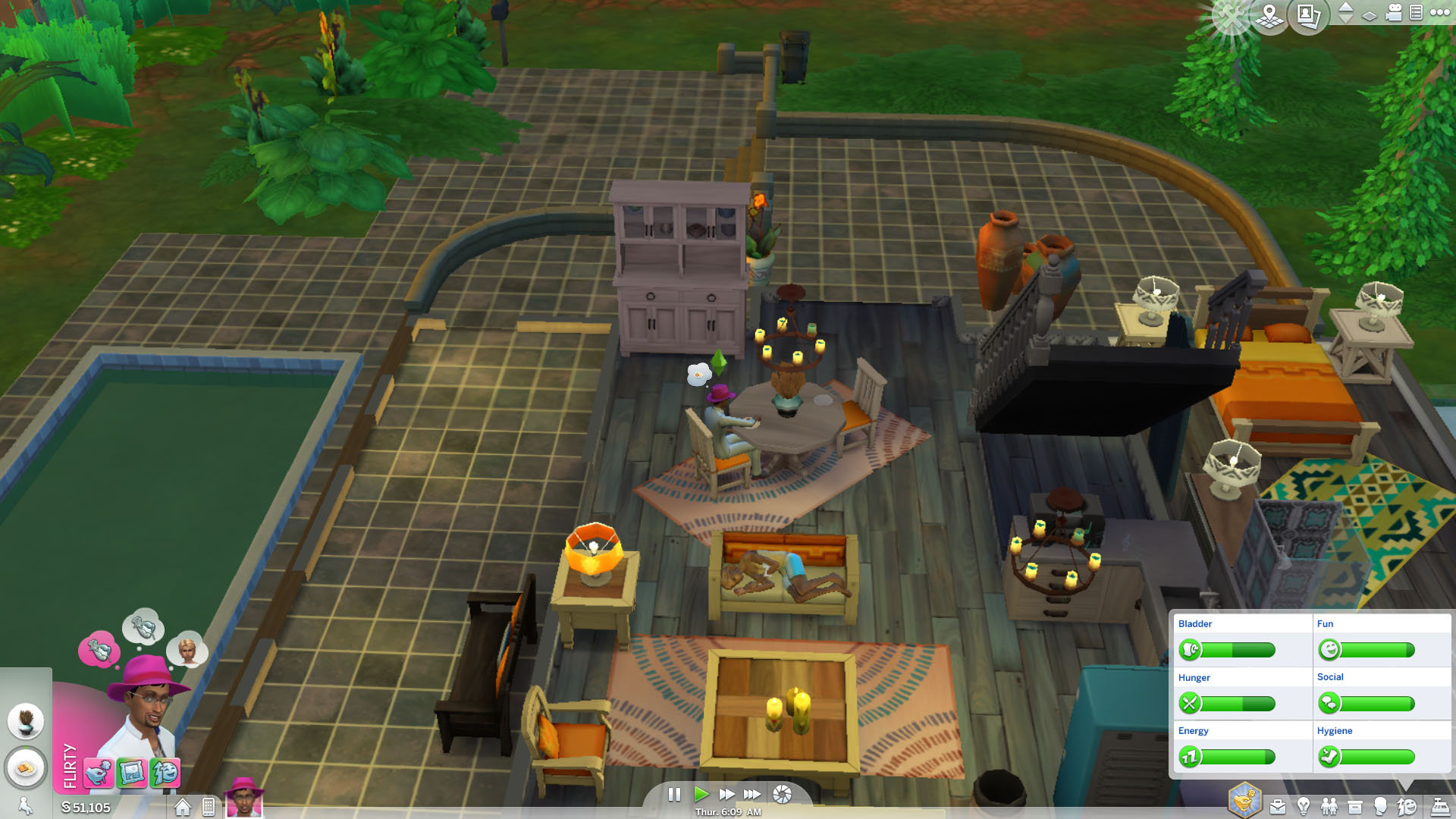The height and width of the screenshot is (819, 1456).
Task: Open Build Mode with the tools icon
Action: pos(1231,14)
